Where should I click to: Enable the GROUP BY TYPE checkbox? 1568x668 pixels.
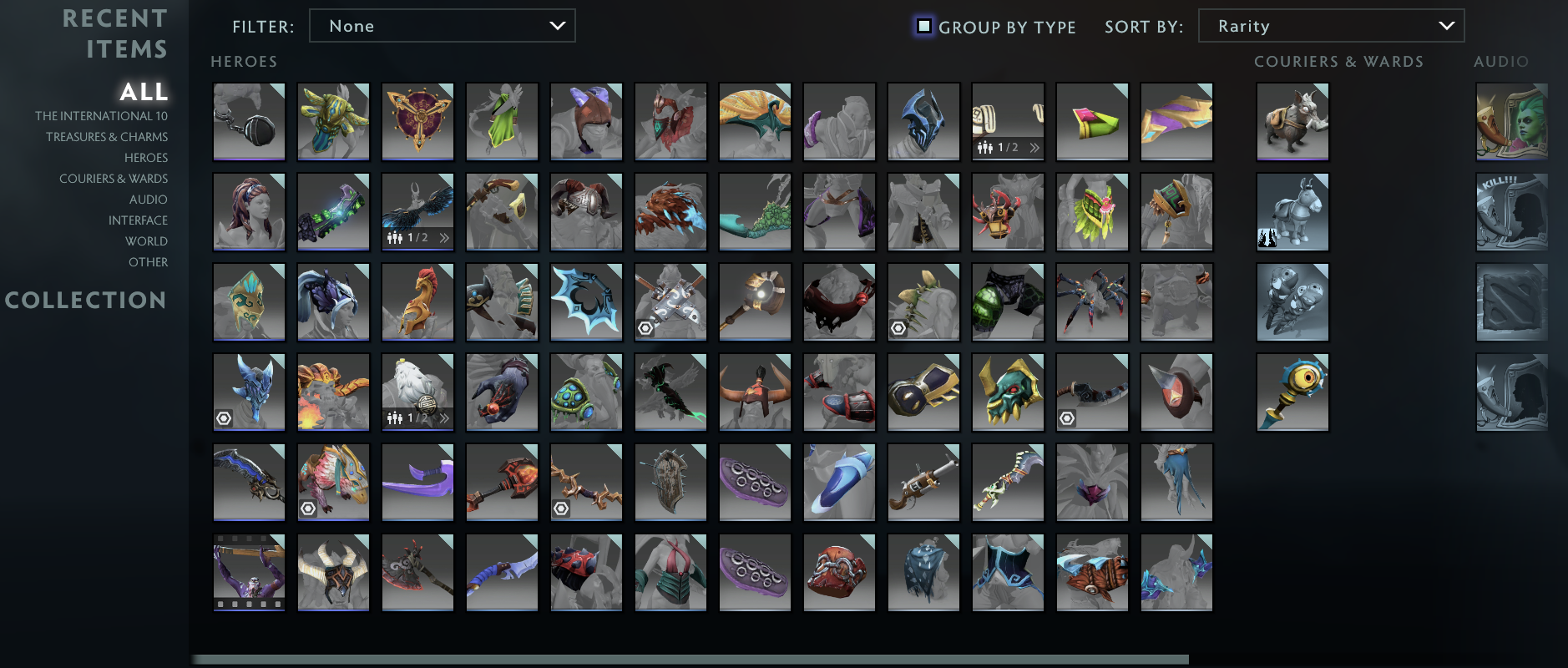(923, 26)
